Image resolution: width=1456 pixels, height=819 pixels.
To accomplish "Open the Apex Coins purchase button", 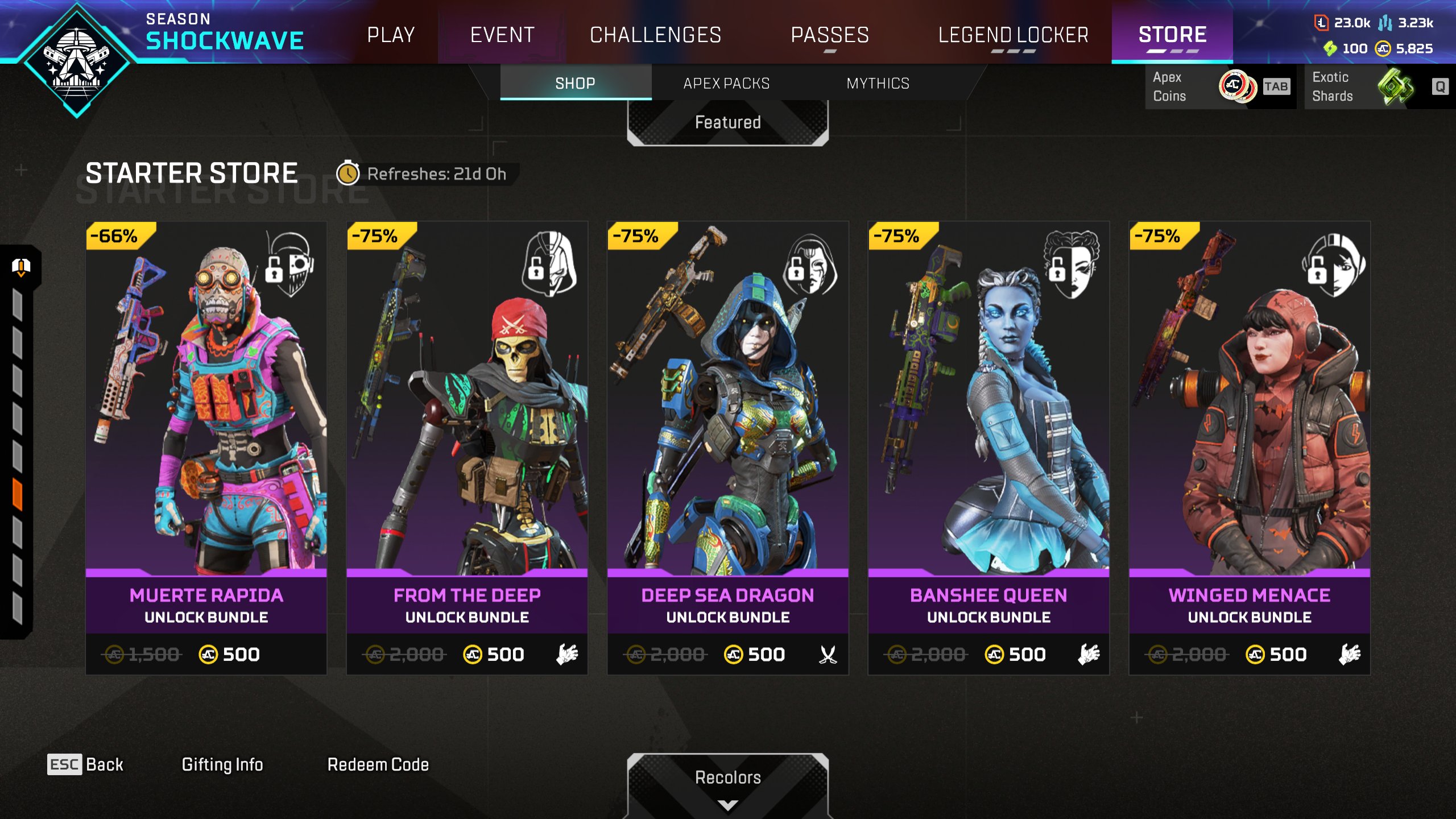I will (1219, 86).
